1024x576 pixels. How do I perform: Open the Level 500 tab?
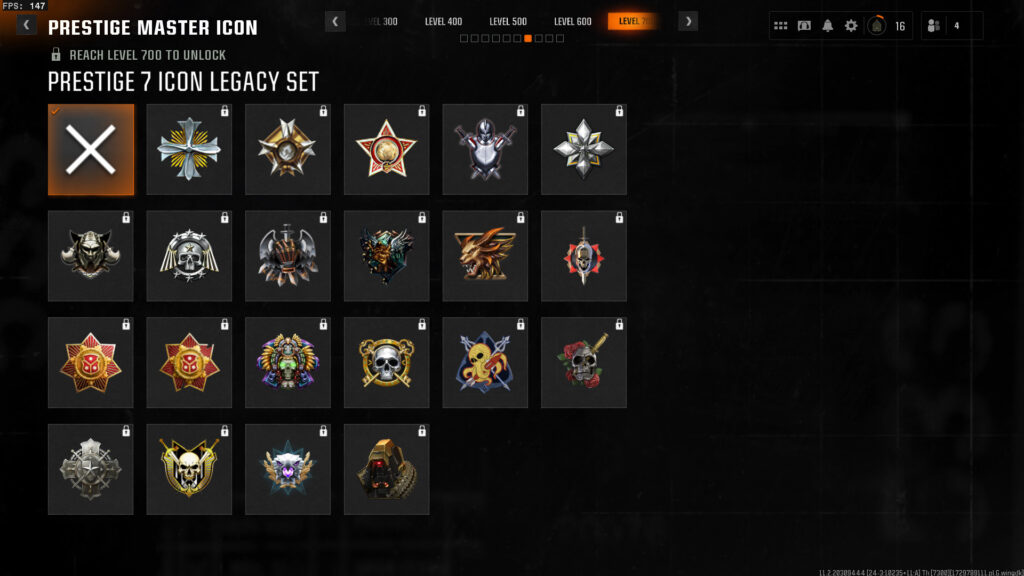click(x=508, y=21)
